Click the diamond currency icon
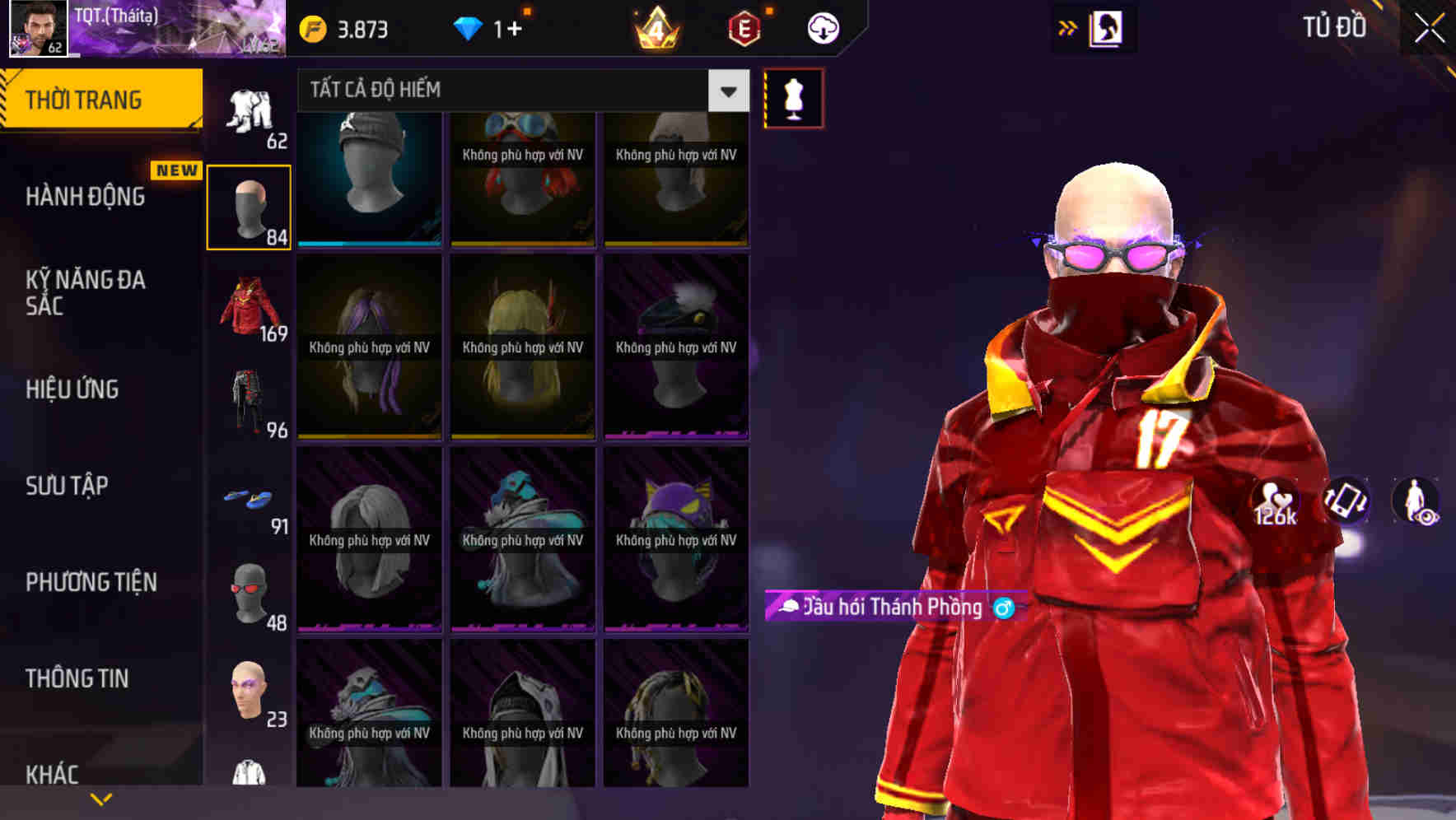This screenshot has width=1456, height=820. pos(470,27)
